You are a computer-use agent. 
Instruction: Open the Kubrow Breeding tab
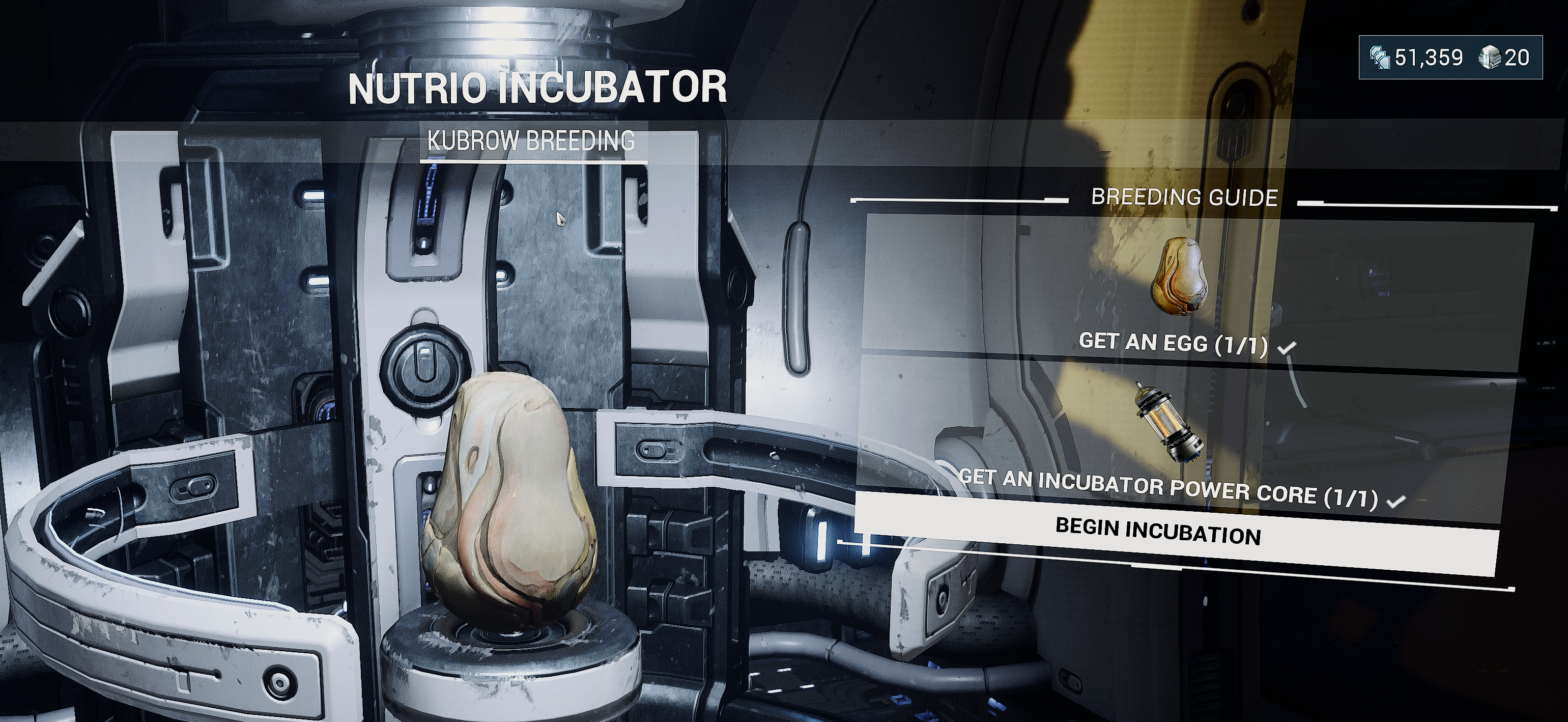pyautogui.click(x=531, y=141)
